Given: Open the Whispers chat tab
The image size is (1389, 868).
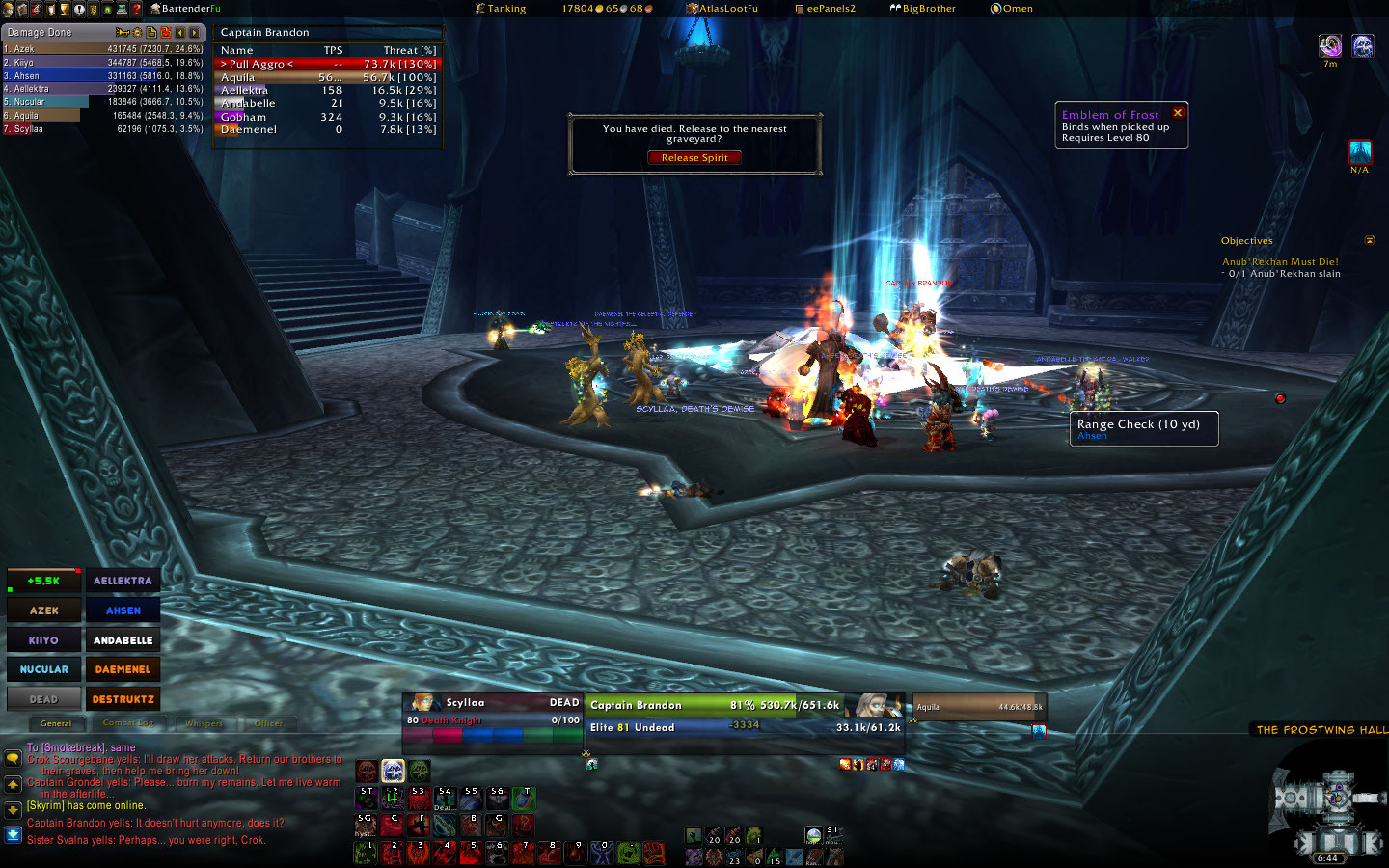Looking at the screenshot, I should pos(204,723).
